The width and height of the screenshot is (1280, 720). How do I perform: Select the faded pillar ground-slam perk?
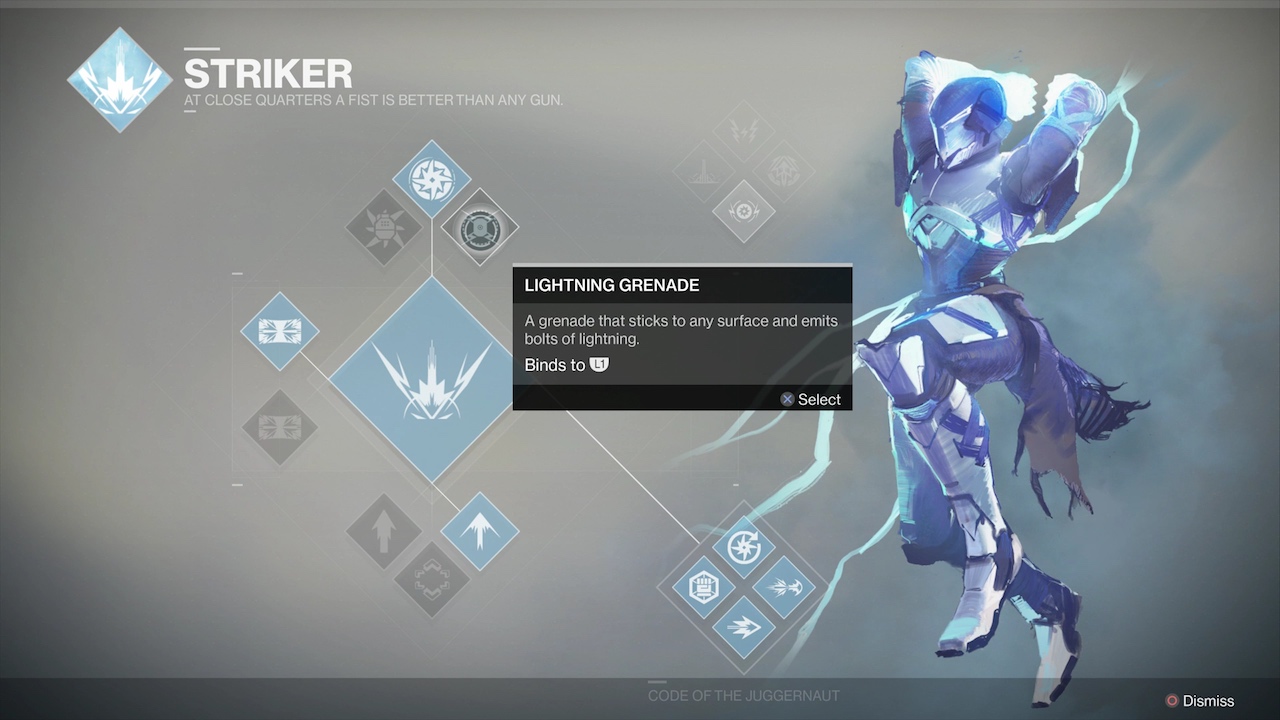coord(705,171)
